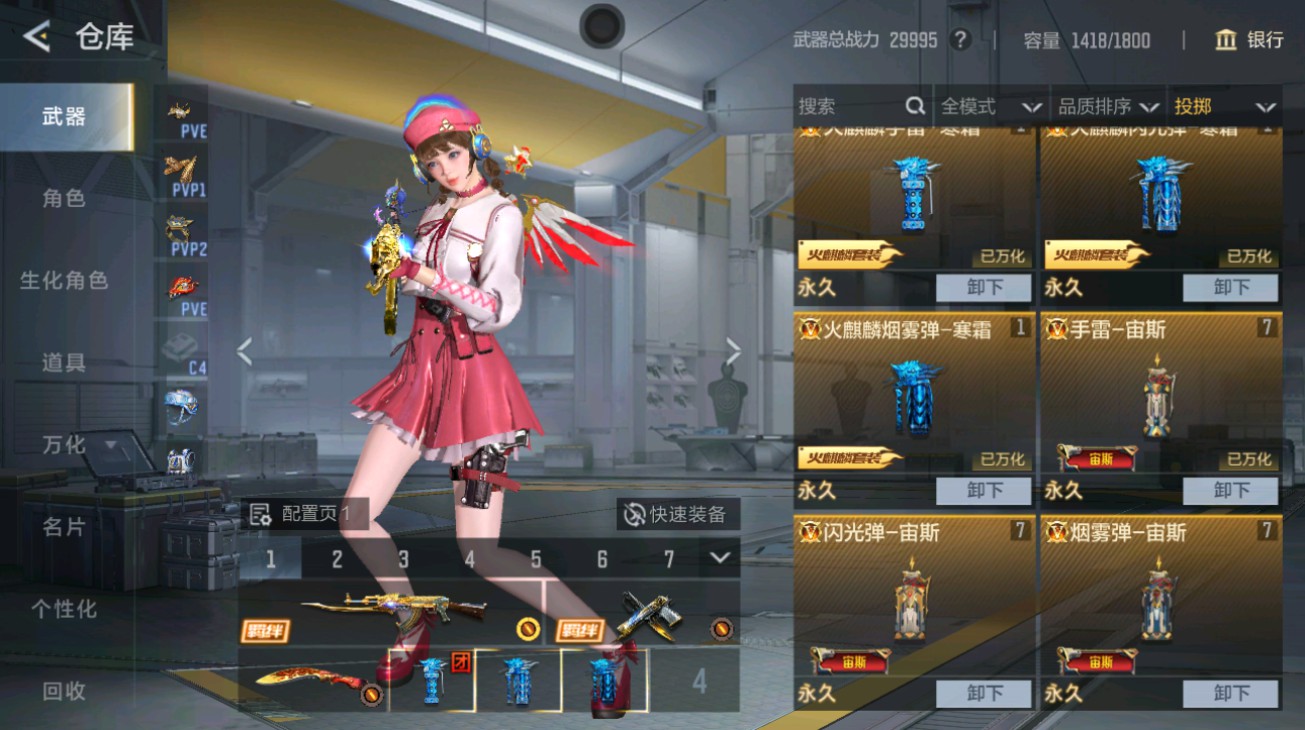Image resolution: width=1305 pixels, height=730 pixels.
Task: Click the question mark beside 武器总战力
Action: (x=961, y=40)
